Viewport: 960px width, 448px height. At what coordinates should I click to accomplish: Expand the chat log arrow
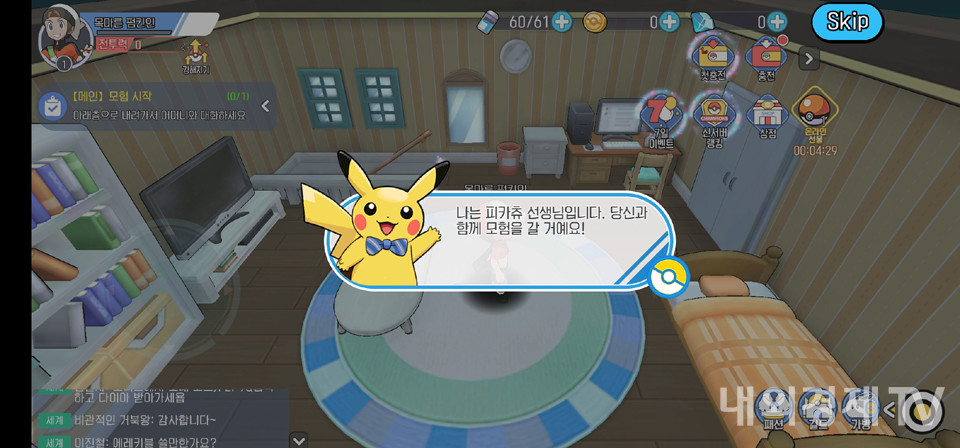click(x=298, y=439)
